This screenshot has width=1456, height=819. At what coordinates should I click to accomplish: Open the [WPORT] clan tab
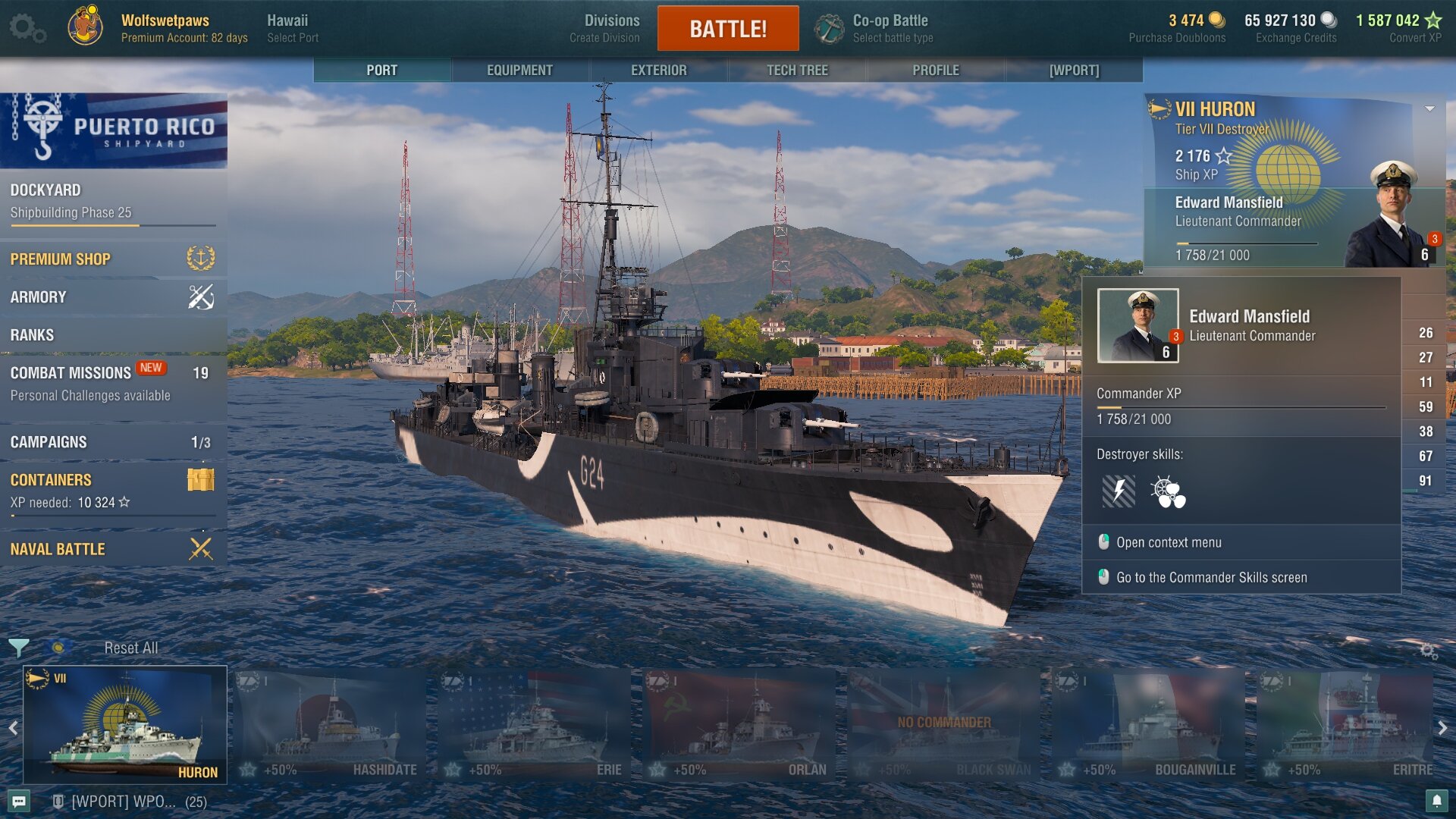[x=1074, y=70]
